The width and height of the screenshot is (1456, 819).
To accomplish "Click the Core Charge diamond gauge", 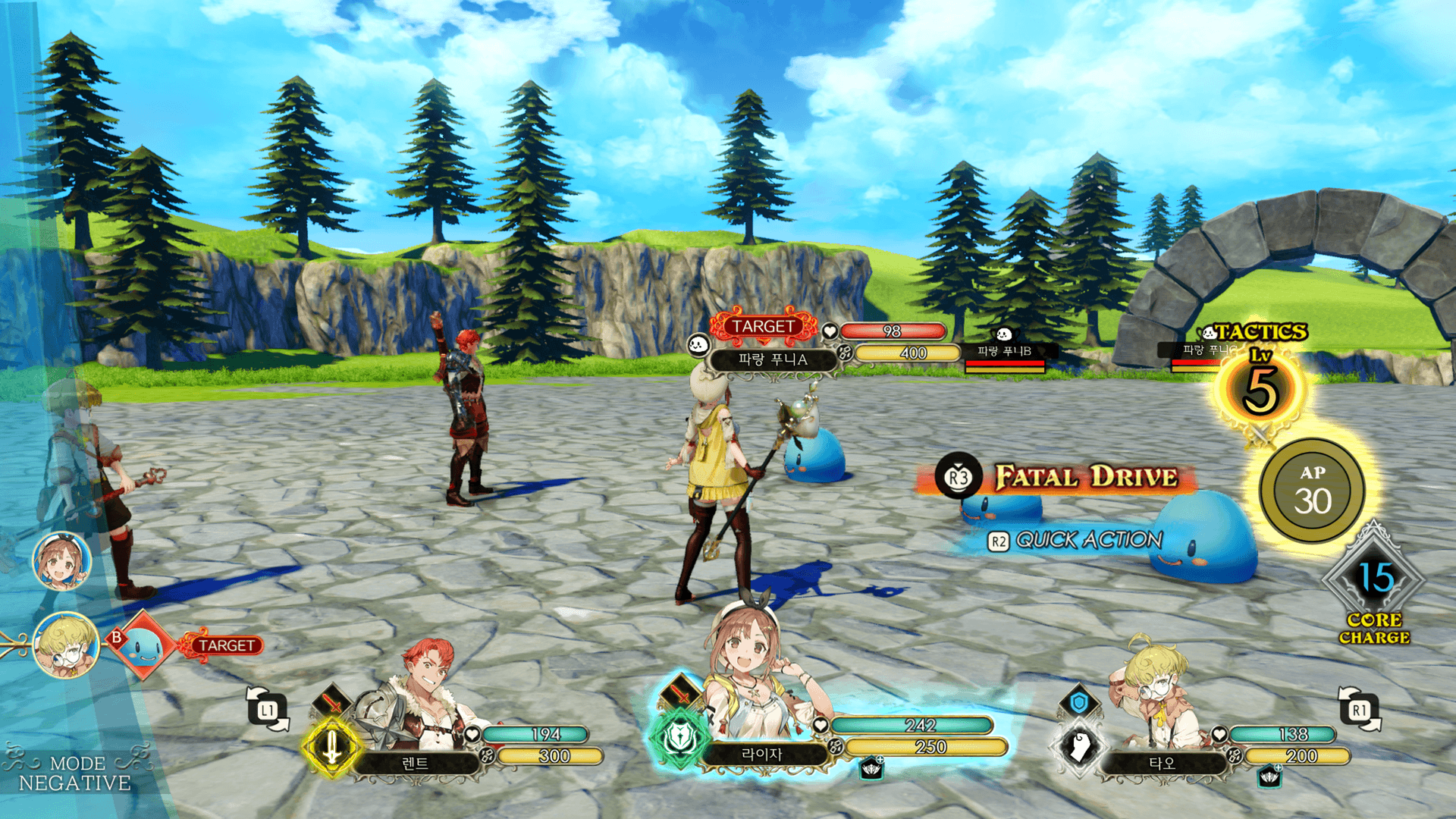I will [1374, 580].
